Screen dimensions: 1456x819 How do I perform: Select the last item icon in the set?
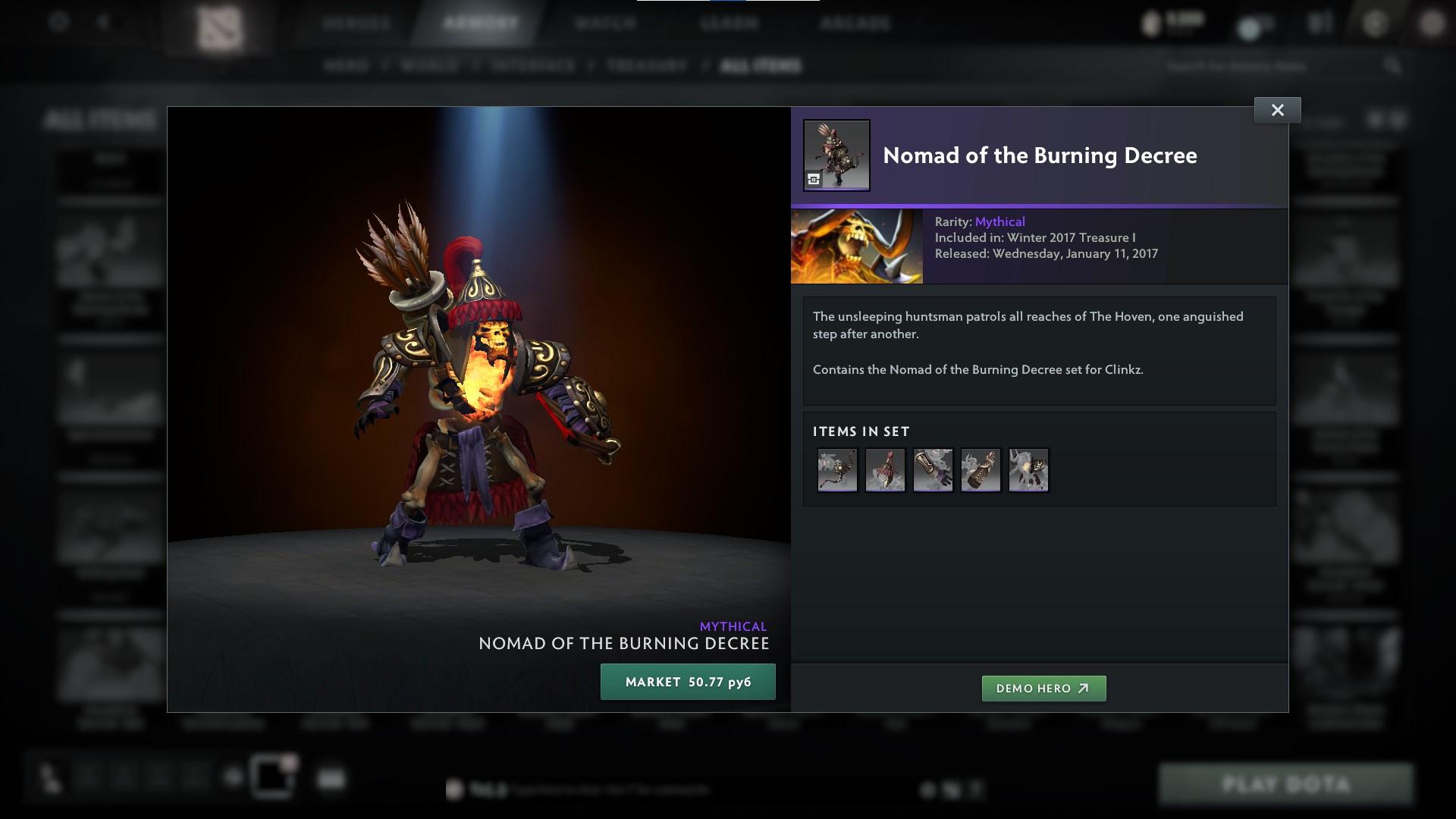coord(1028,470)
